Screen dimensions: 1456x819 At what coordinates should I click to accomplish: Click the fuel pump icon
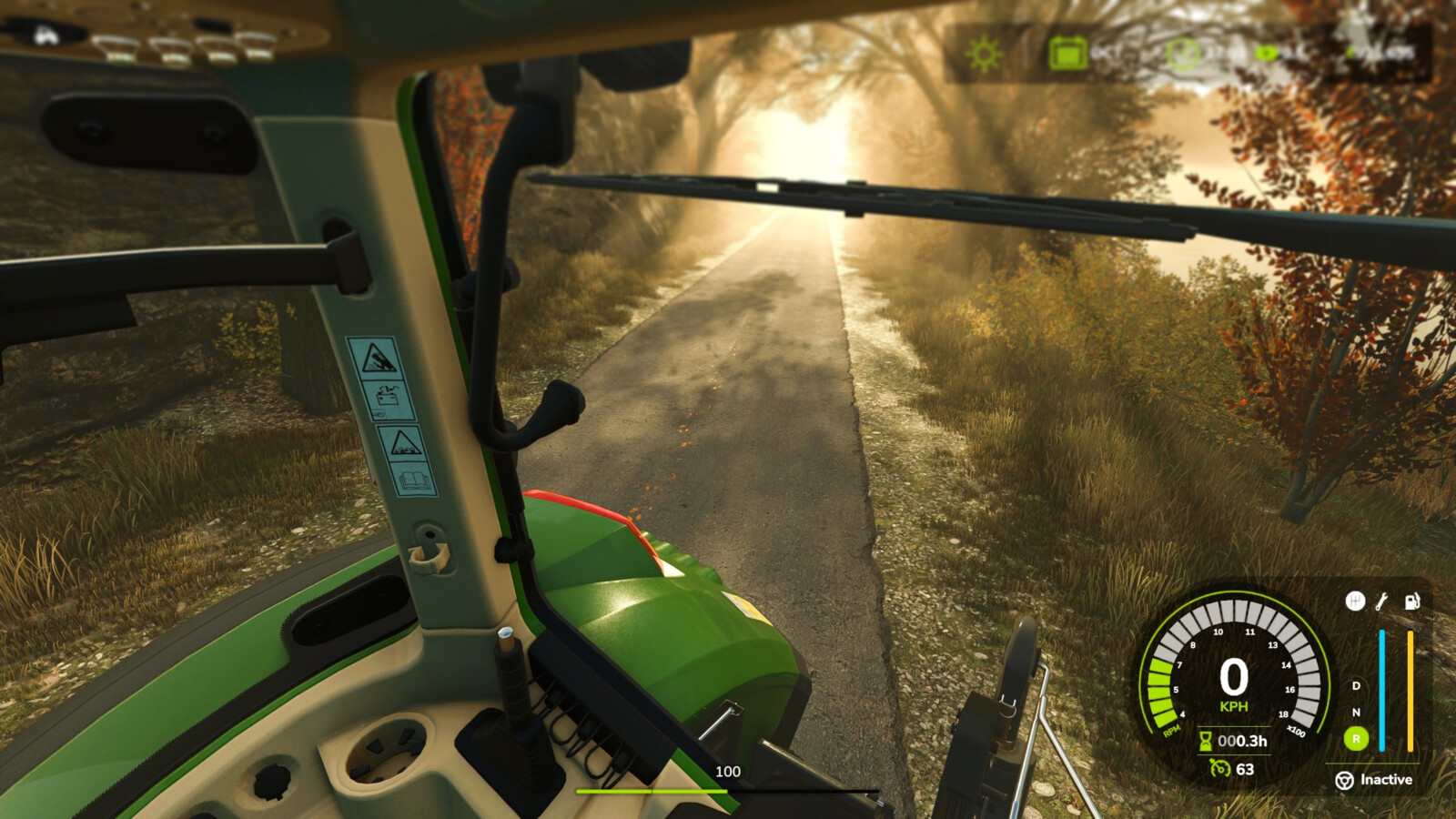click(x=1411, y=602)
